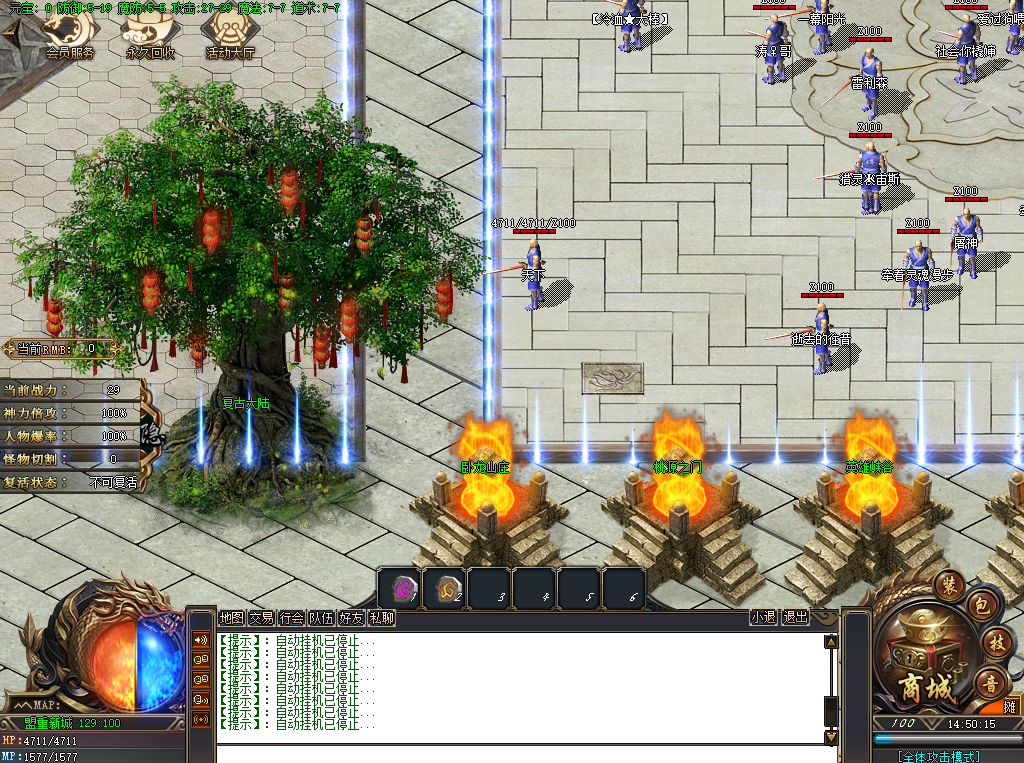
Task: Click the 退出 exit game button
Action: click(795, 618)
